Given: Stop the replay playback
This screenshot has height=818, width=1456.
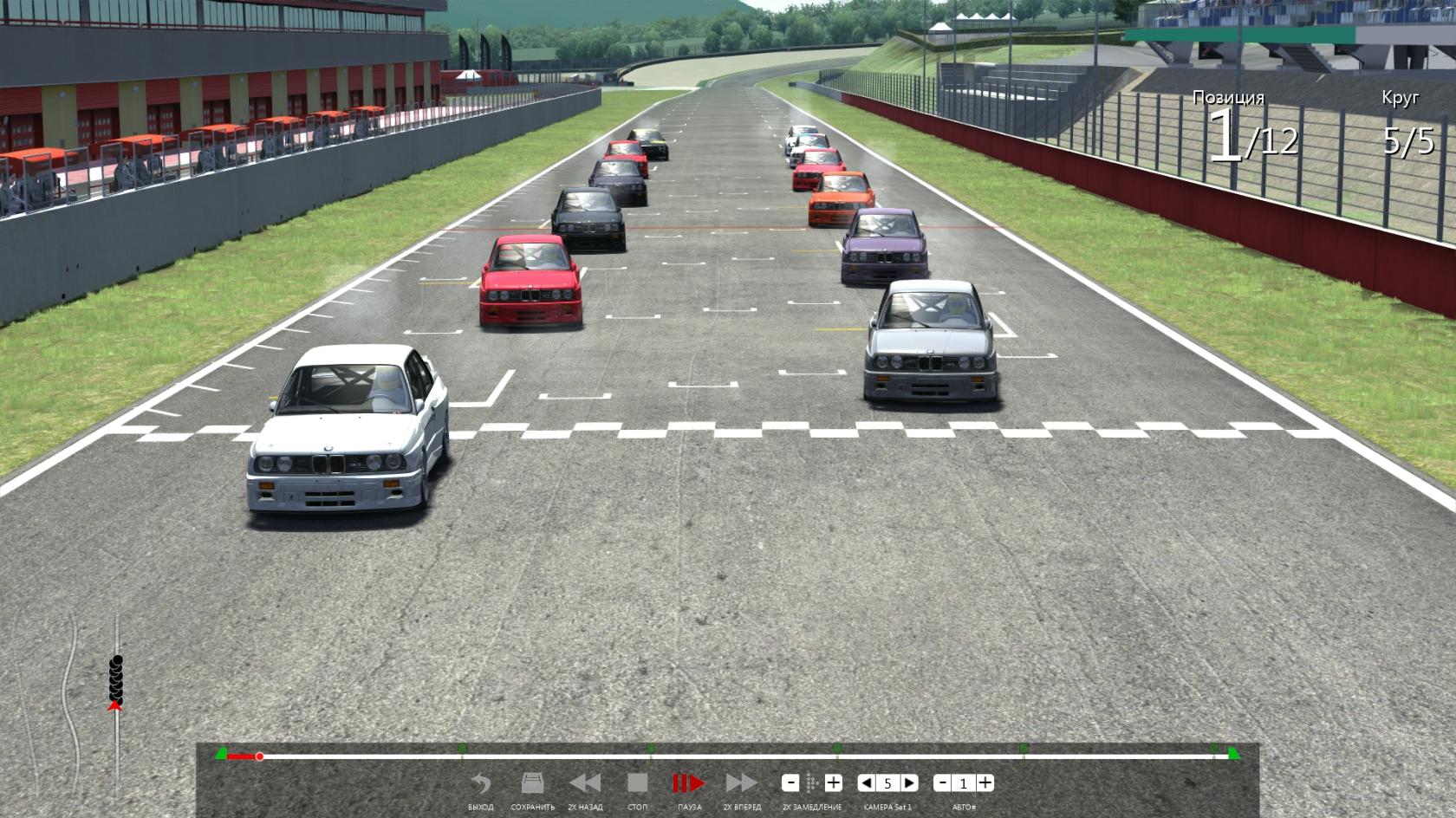Looking at the screenshot, I should pyautogui.click(x=637, y=784).
